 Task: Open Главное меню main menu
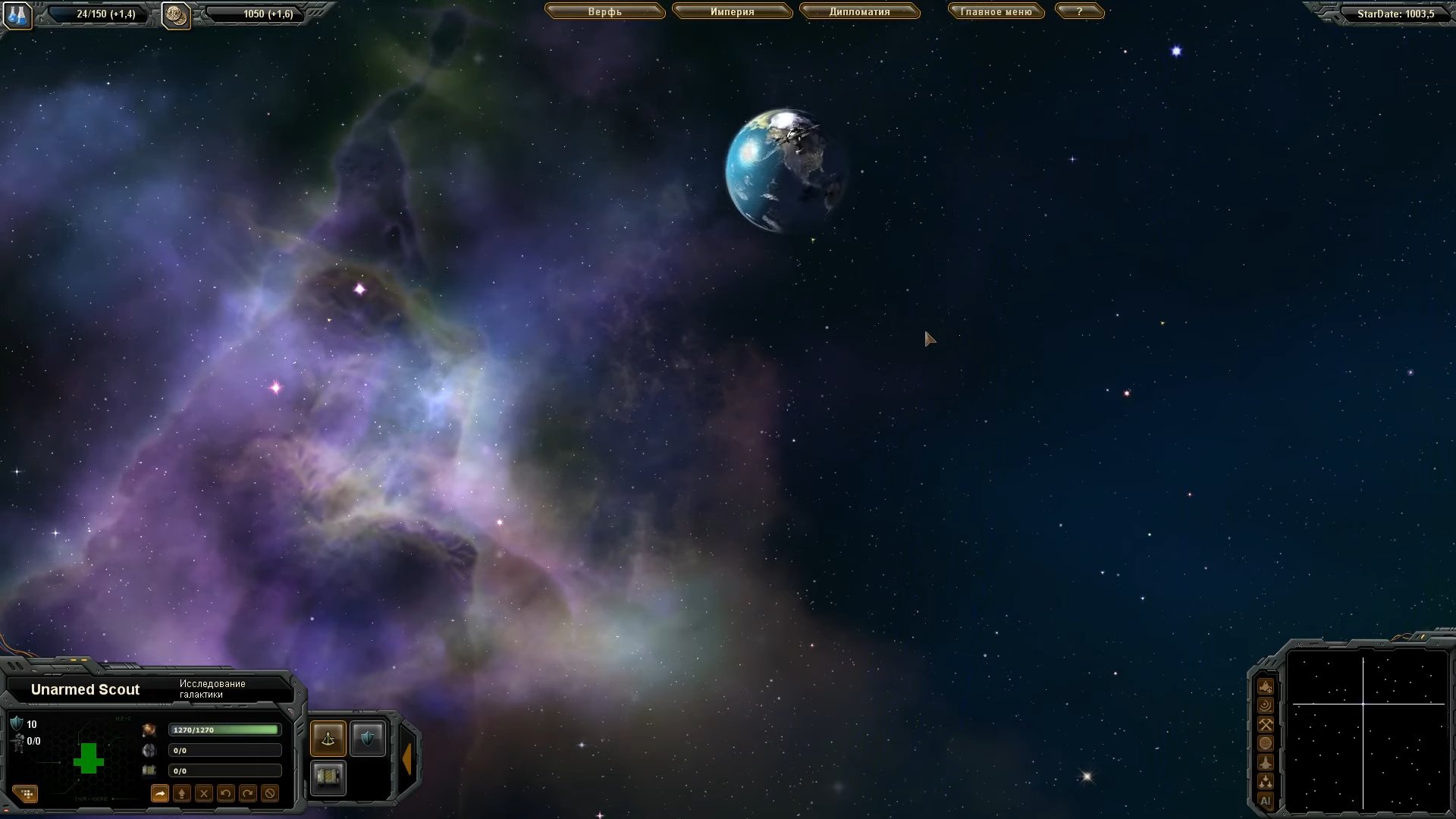pos(996,12)
